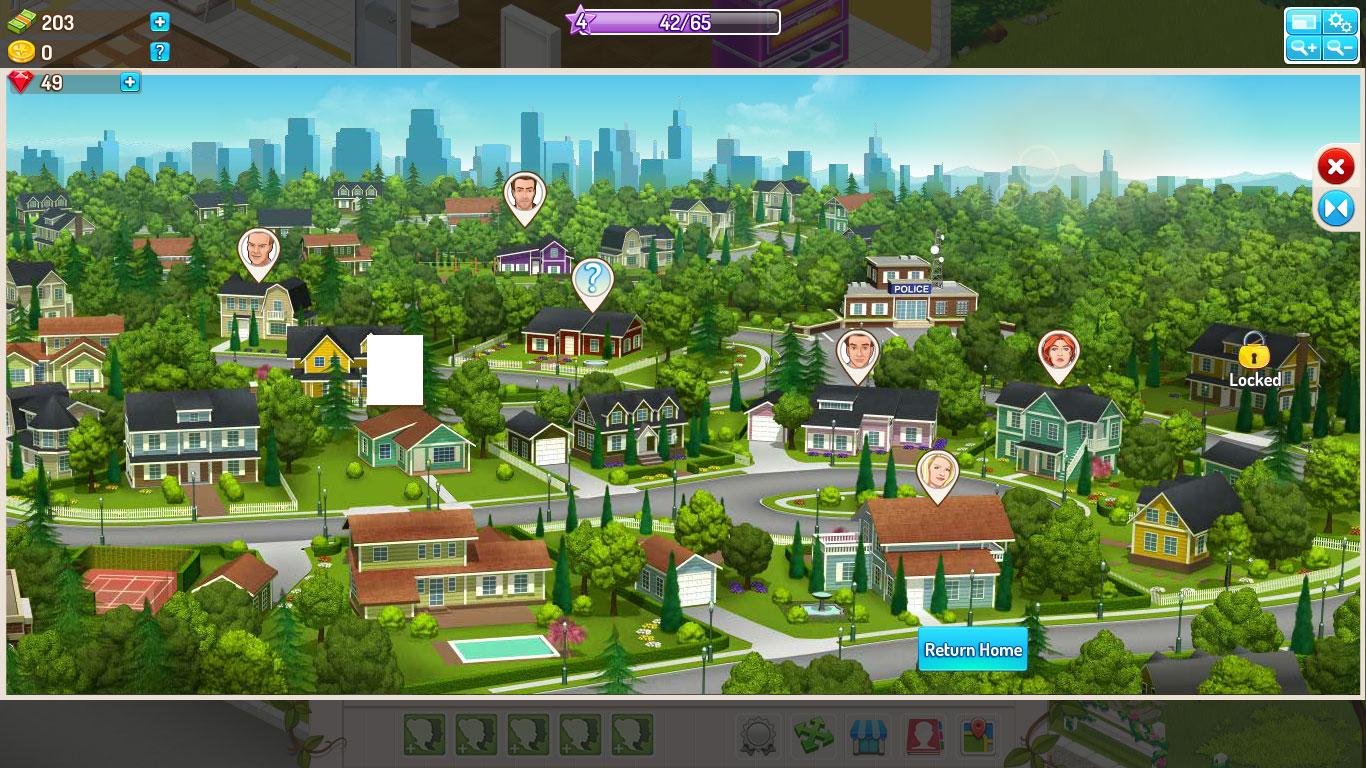The image size is (1366, 768).
Task: Open the shop stall icon
Action: 868,736
